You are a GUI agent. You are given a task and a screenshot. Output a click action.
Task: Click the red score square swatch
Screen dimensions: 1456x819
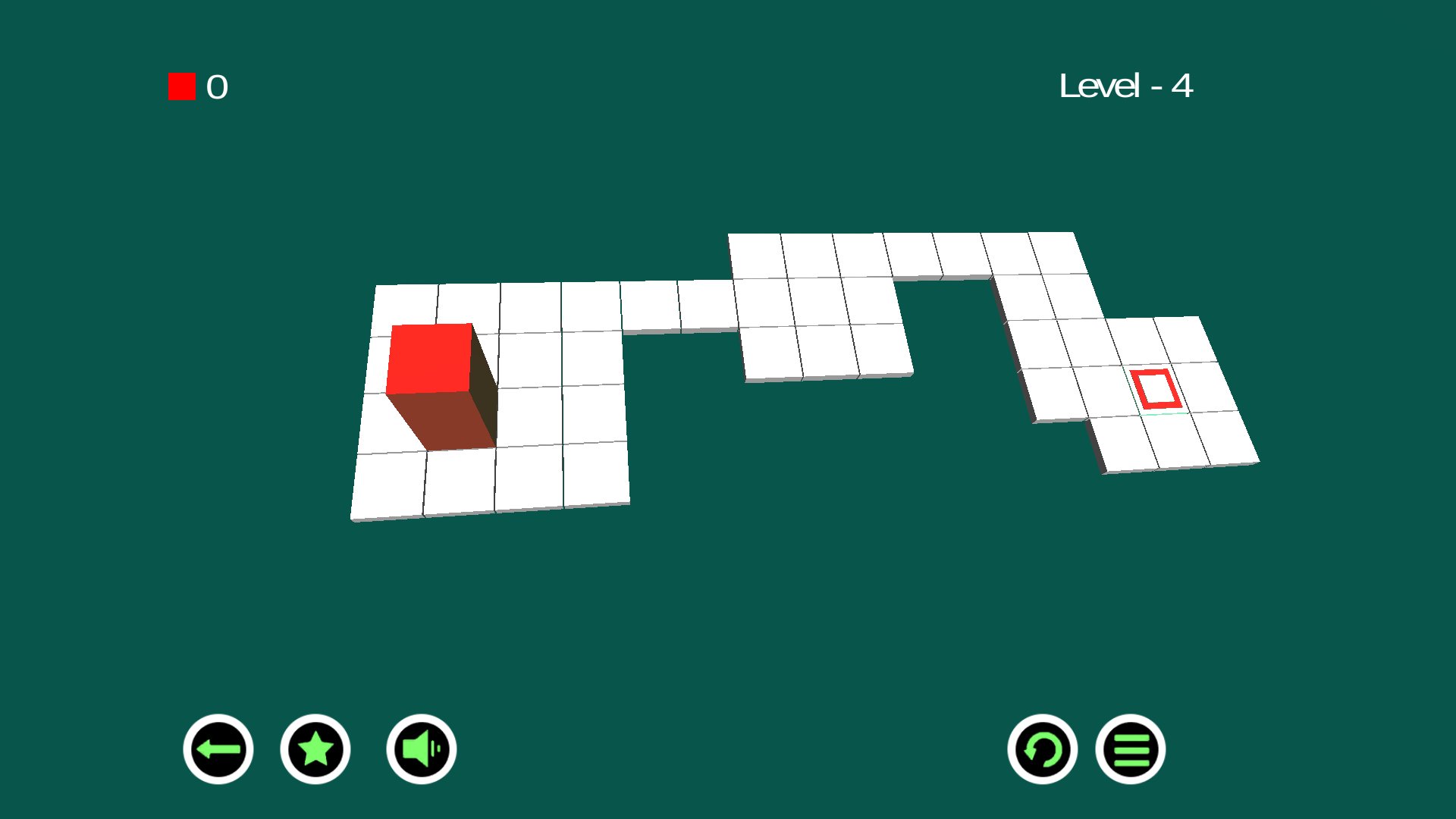click(181, 86)
